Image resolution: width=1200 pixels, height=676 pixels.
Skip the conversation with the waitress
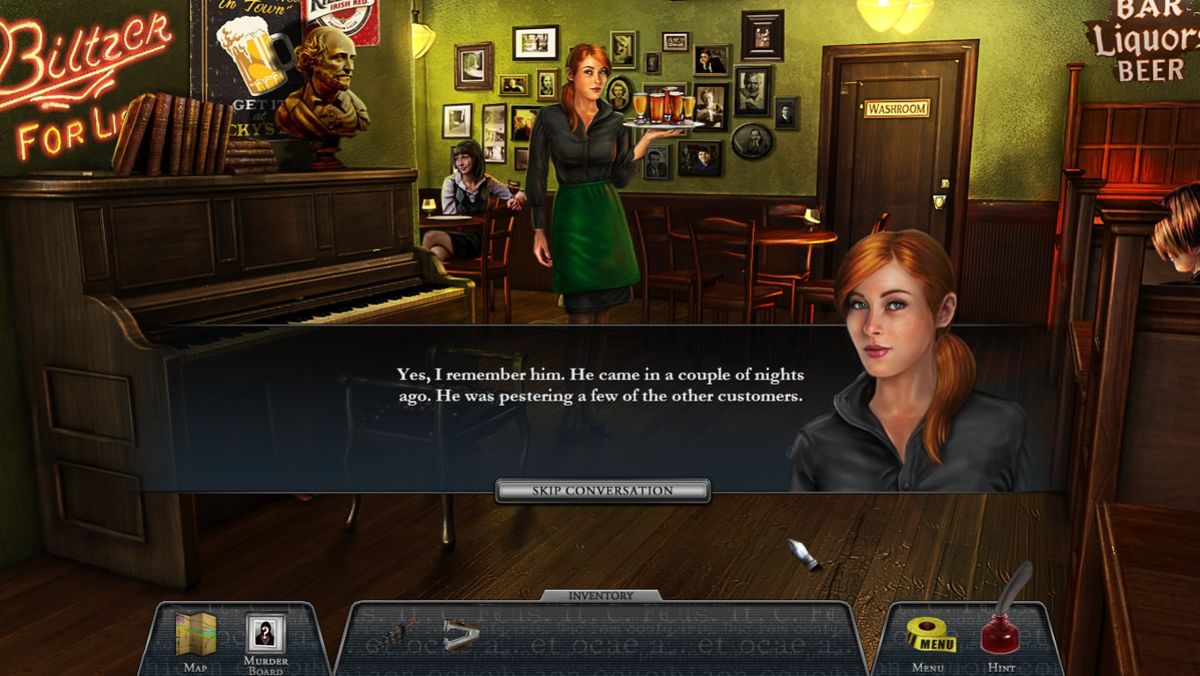tap(602, 491)
